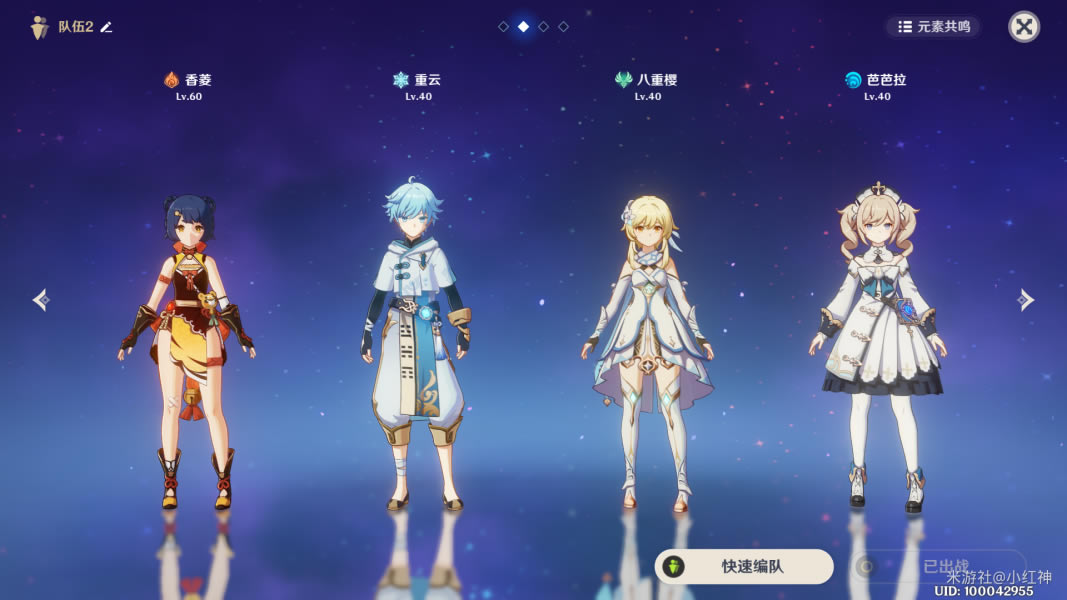1067x600 pixels.
Task: Switch to the next team with right arrow
Action: pyautogui.click(x=1025, y=299)
